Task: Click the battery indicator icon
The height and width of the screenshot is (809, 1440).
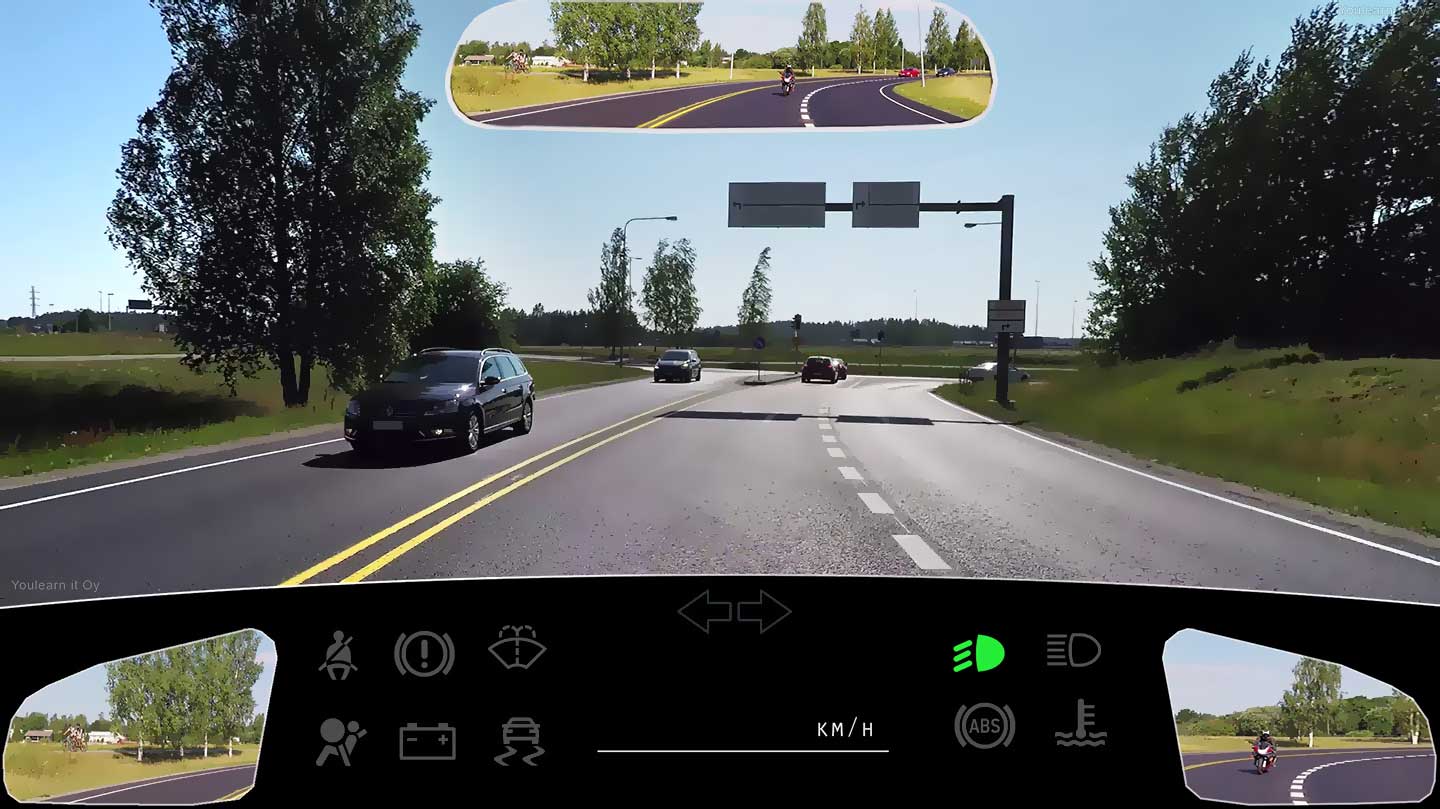Action: click(x=427, y=742)
